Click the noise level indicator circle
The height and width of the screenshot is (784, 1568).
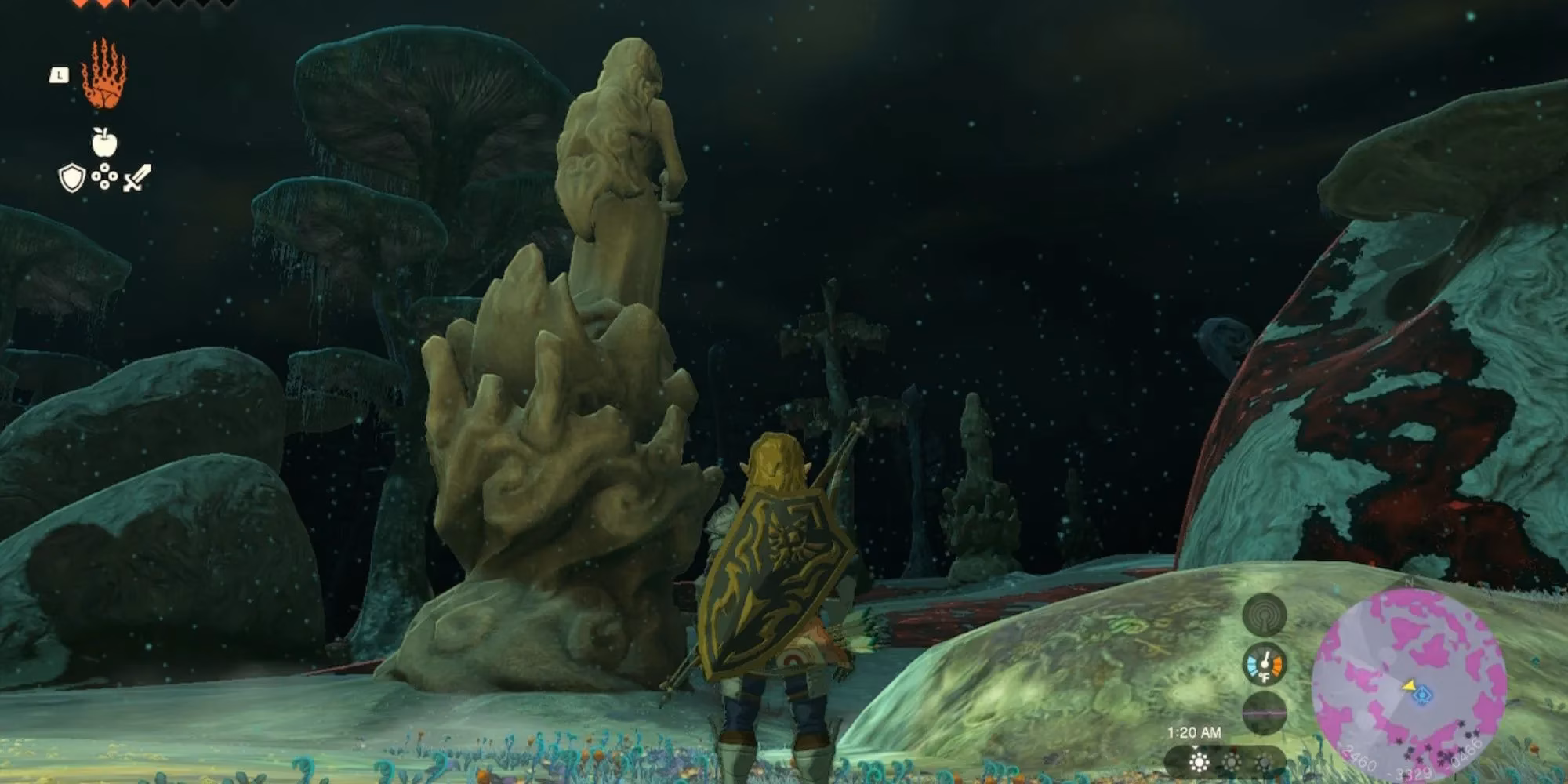[x=1263, y=615]
